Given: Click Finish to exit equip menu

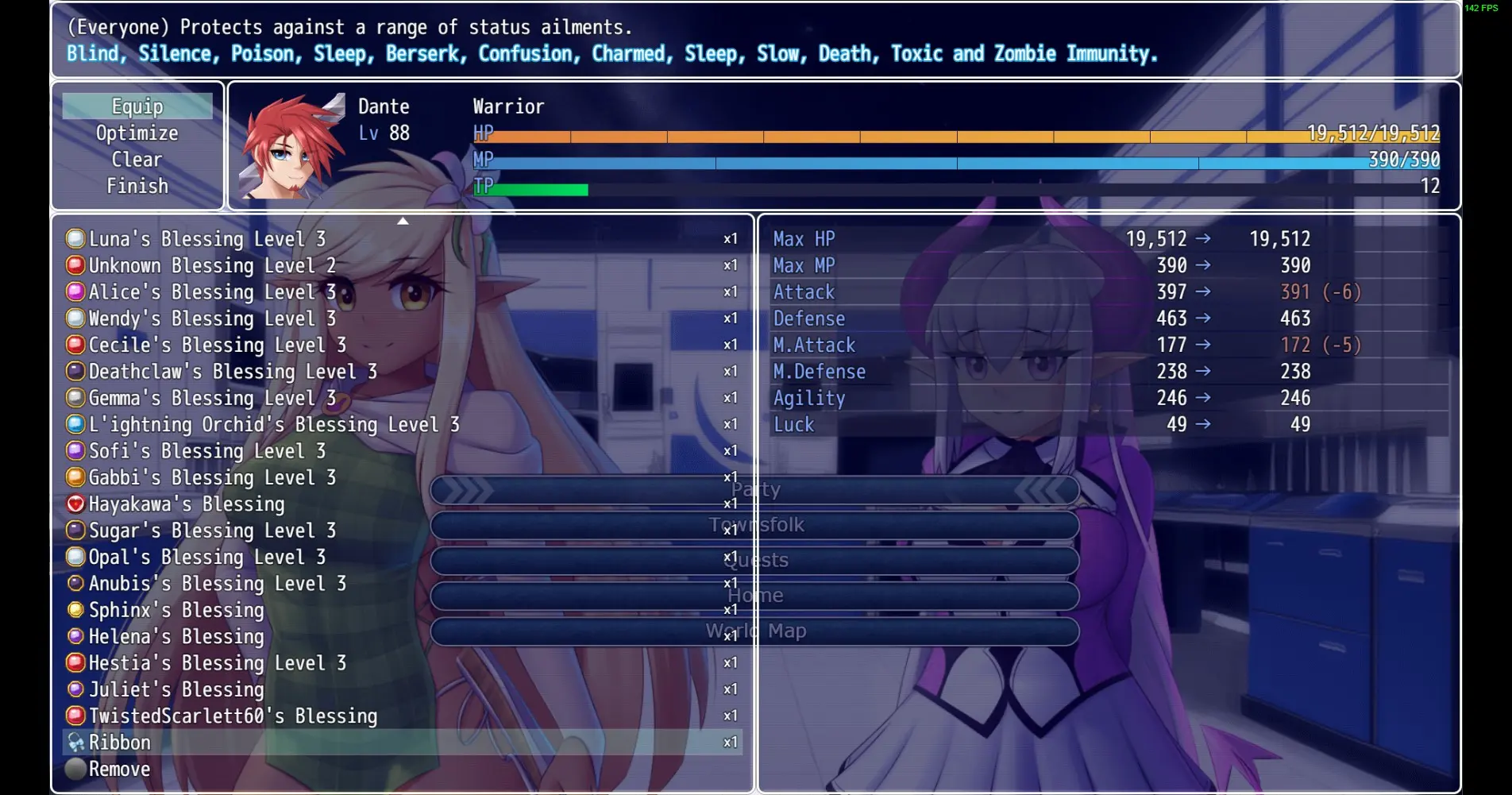Looking at the screenshot, I should point(137,186).
